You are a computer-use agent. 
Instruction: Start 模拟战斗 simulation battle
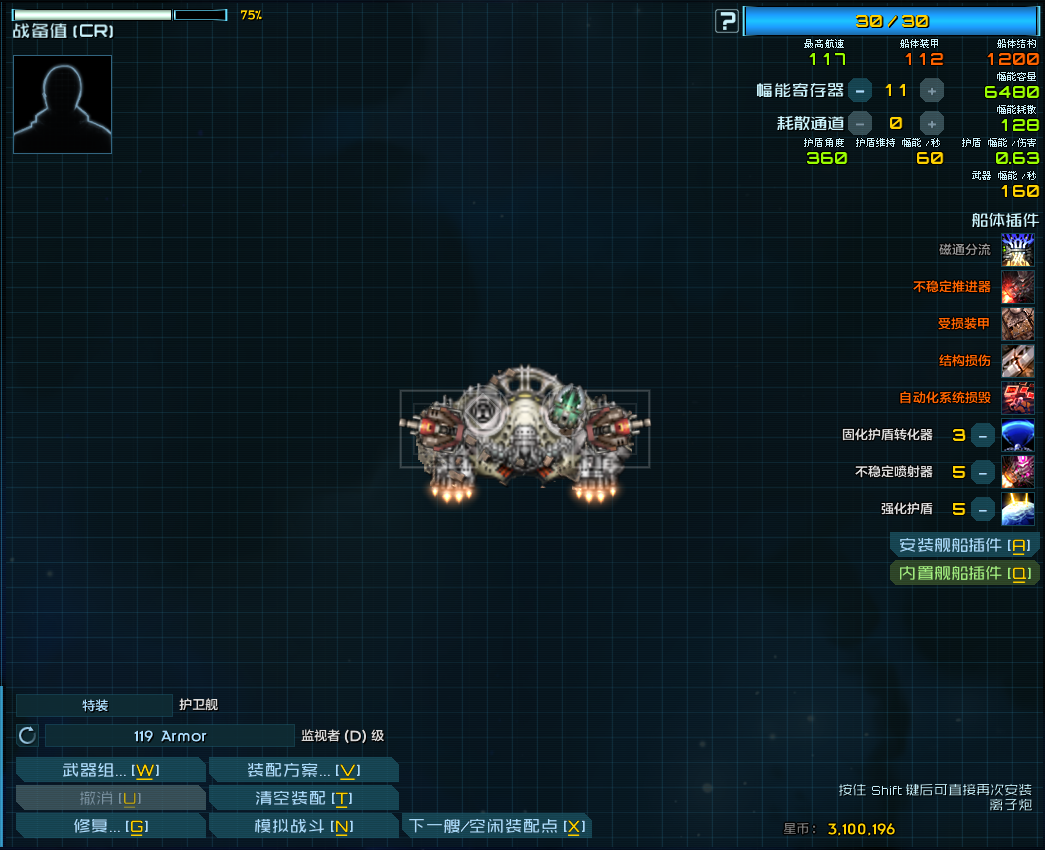(303, 826)
